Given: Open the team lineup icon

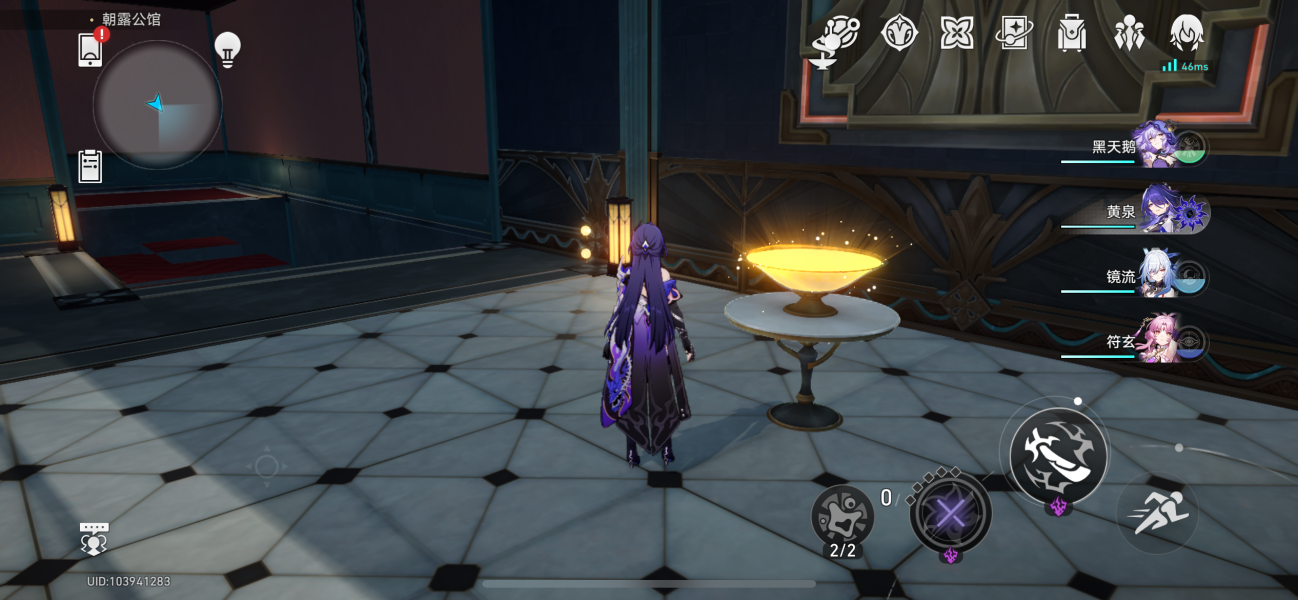Looking at the screenshot, I should pos(1129,33).
